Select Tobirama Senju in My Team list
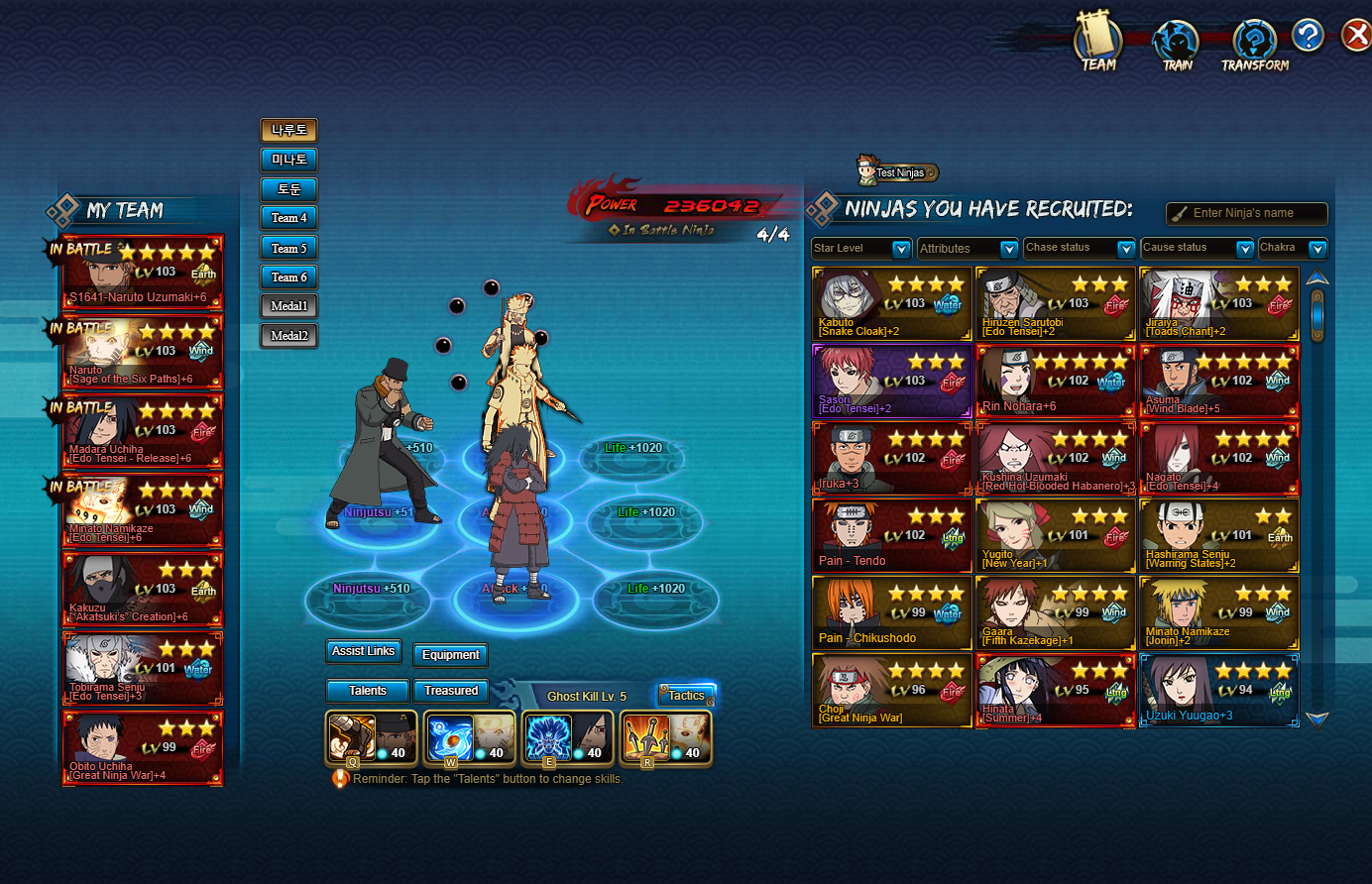The height and width of the screenshot is (884, 1372). [x=144, y=669]
